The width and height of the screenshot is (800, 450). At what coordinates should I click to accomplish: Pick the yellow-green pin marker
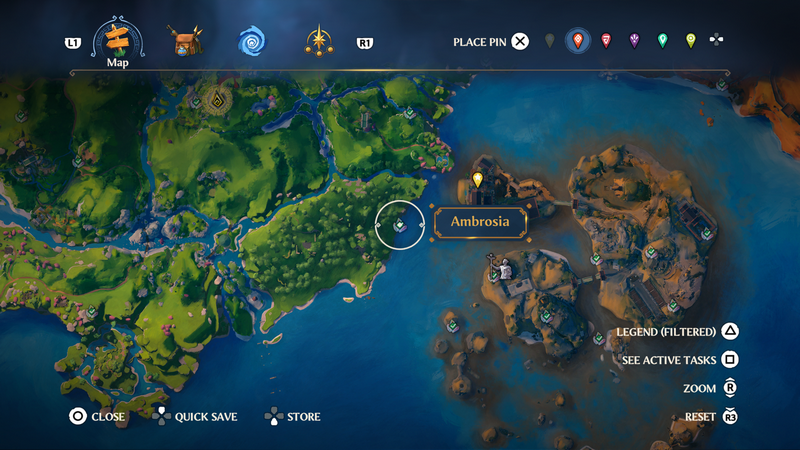pyautogui.click(x=690, y=41)
